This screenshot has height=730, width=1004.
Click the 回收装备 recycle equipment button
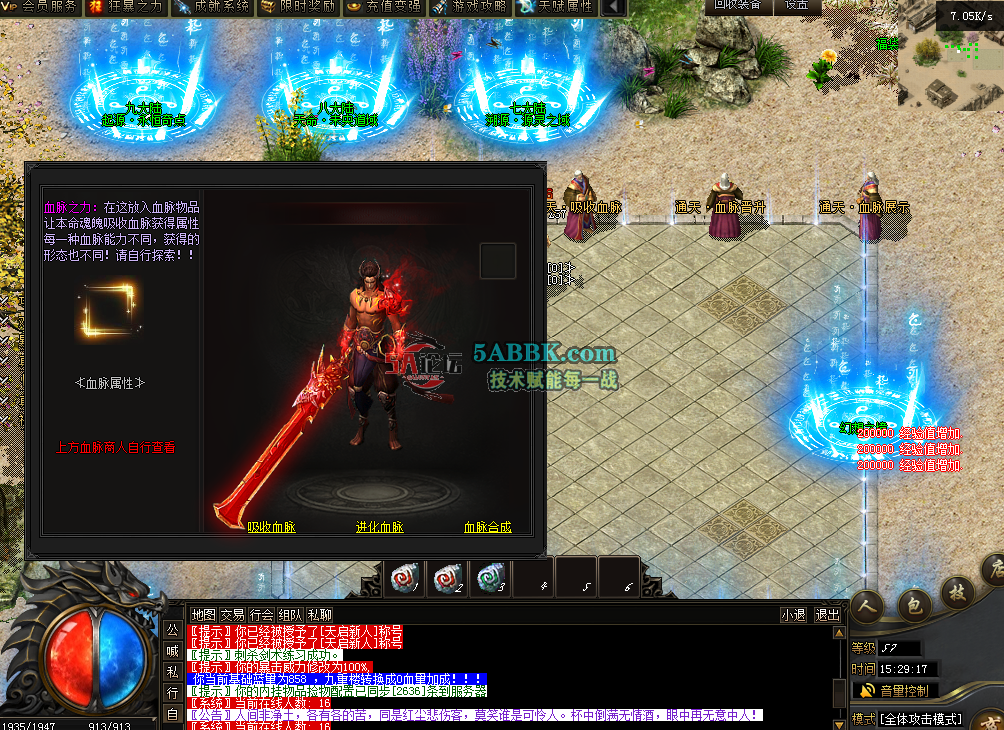pos(737,5)
